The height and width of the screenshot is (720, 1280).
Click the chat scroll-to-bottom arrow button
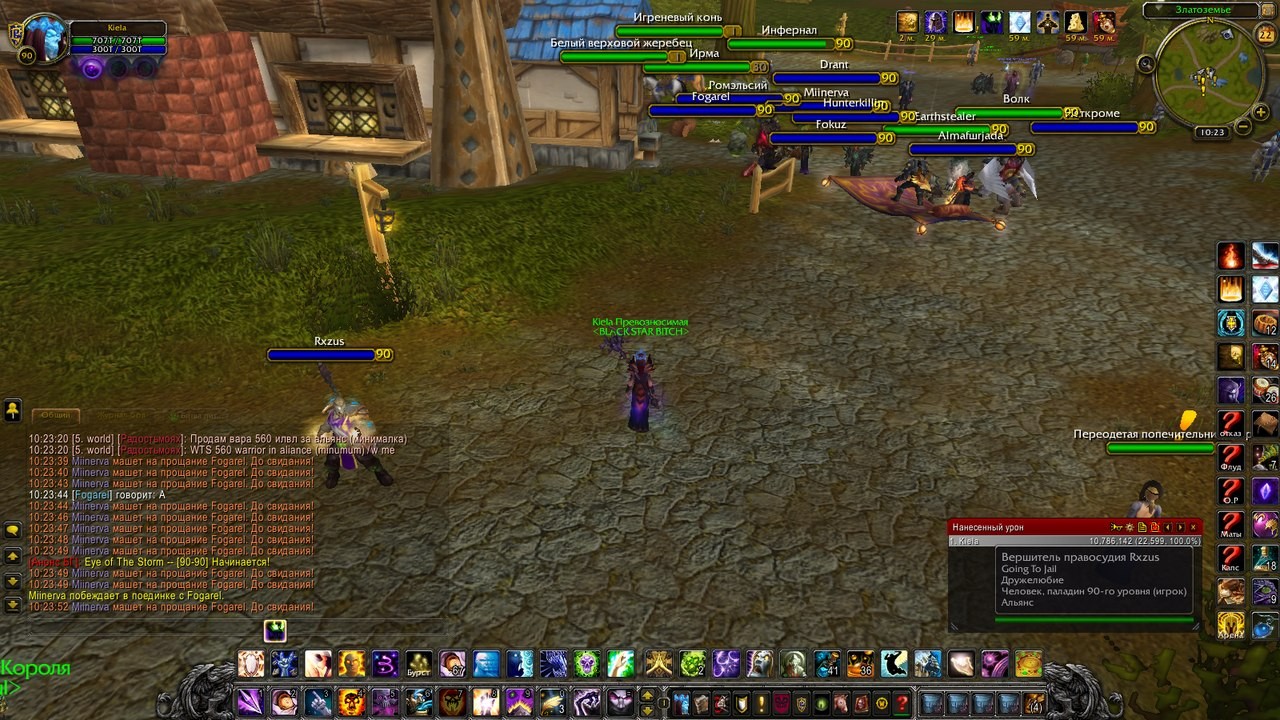point(13,604)
